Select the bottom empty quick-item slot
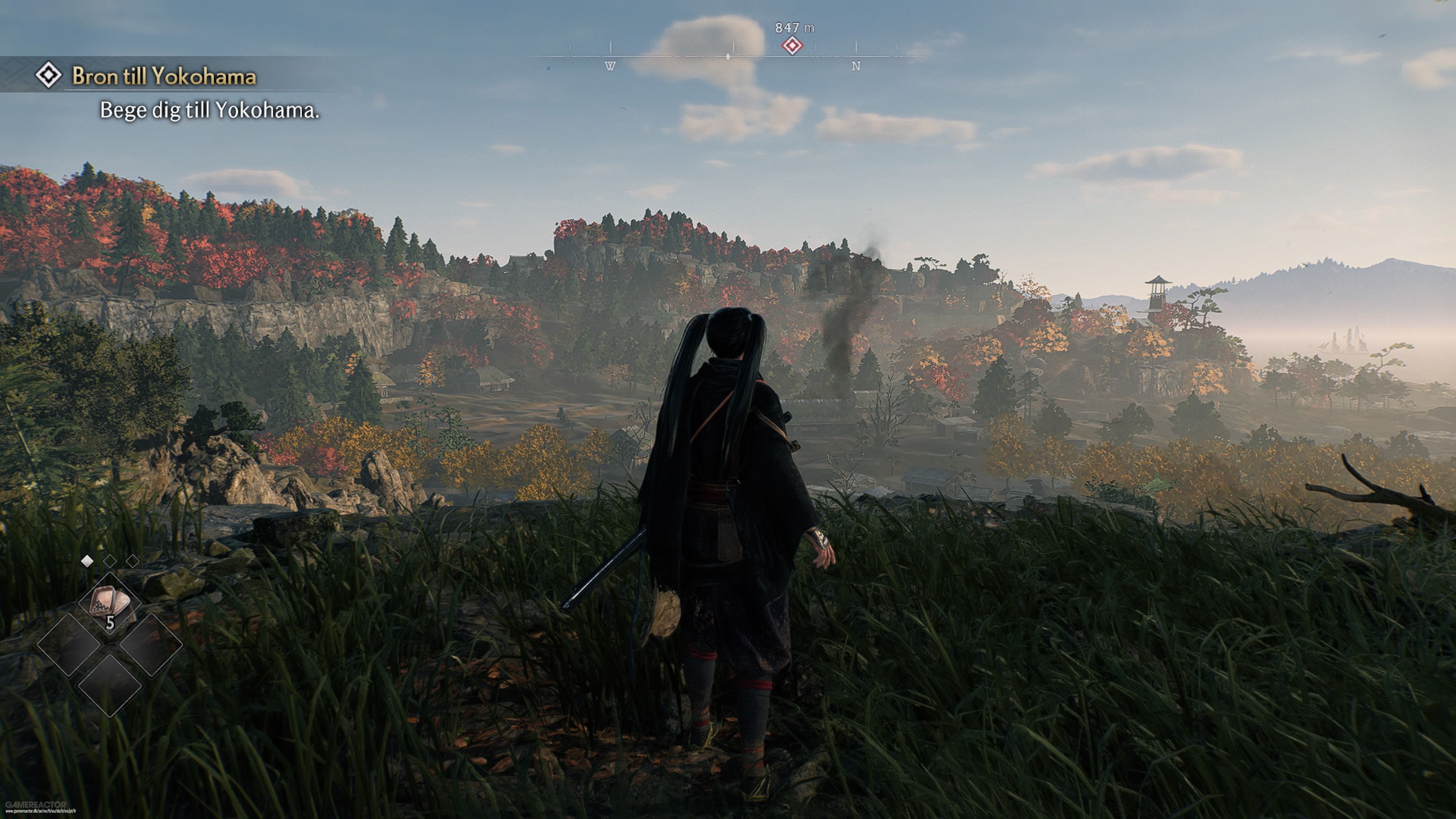Screen dimensions: 1456x819 click(x=111, y=686)
